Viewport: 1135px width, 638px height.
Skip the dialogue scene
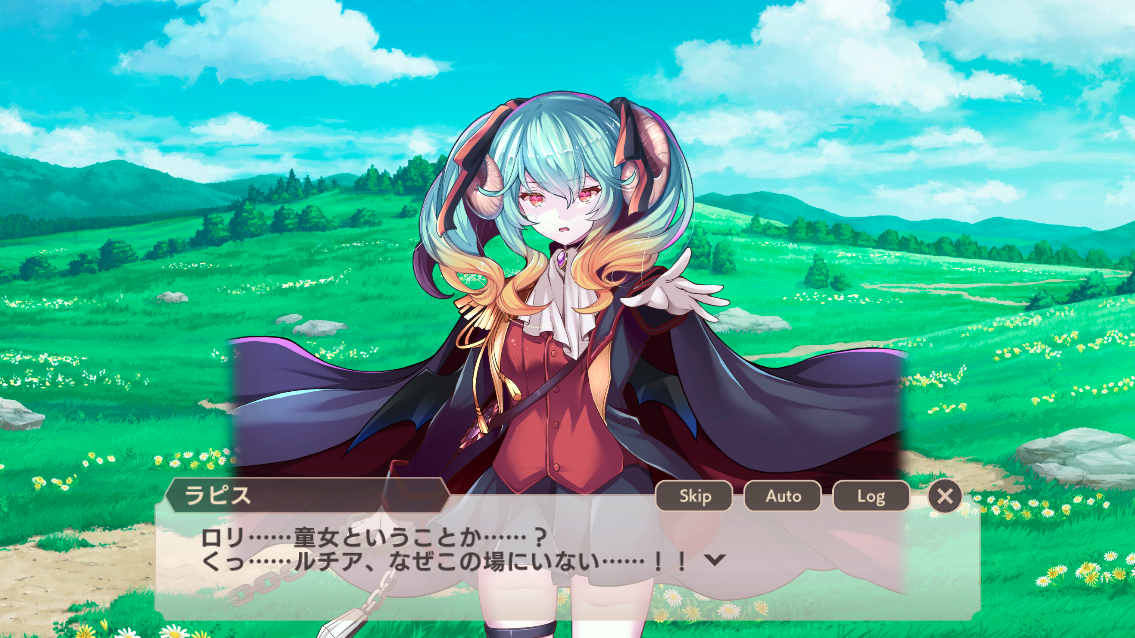coord(694,496)
